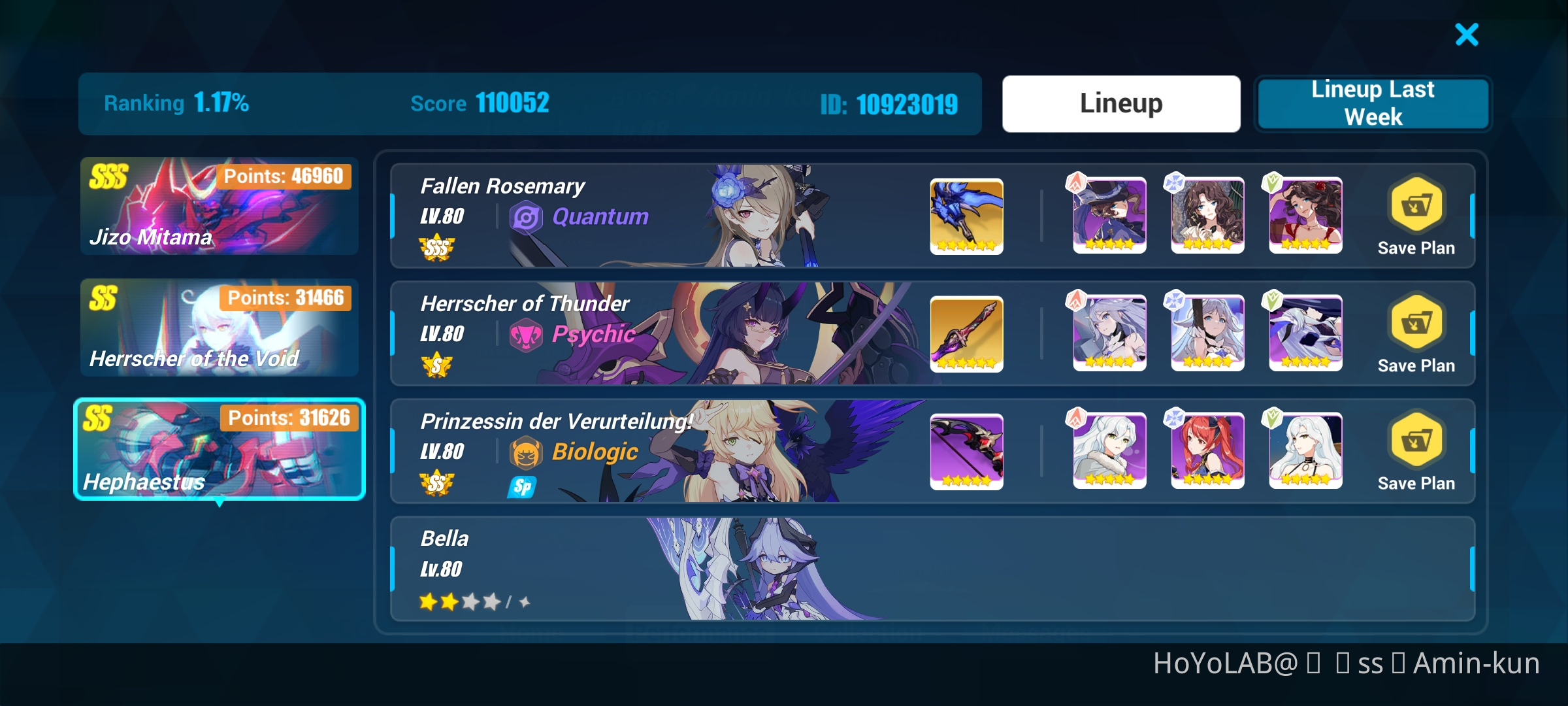Select the Hephaestus boss entry
1568x706 pixels.
tap(219, 450)
